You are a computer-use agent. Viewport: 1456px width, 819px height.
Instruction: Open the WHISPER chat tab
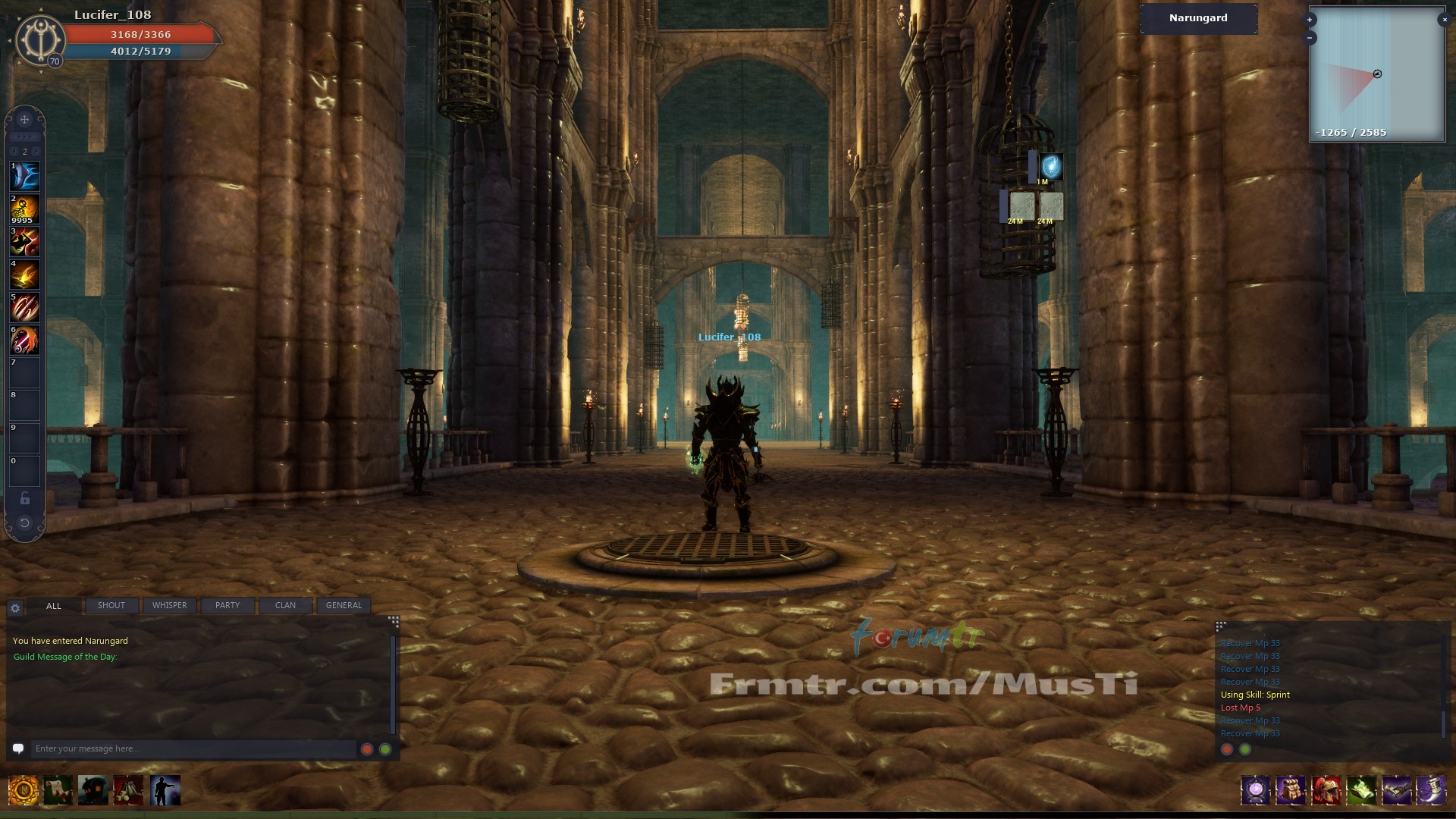[x=169, y=605]
